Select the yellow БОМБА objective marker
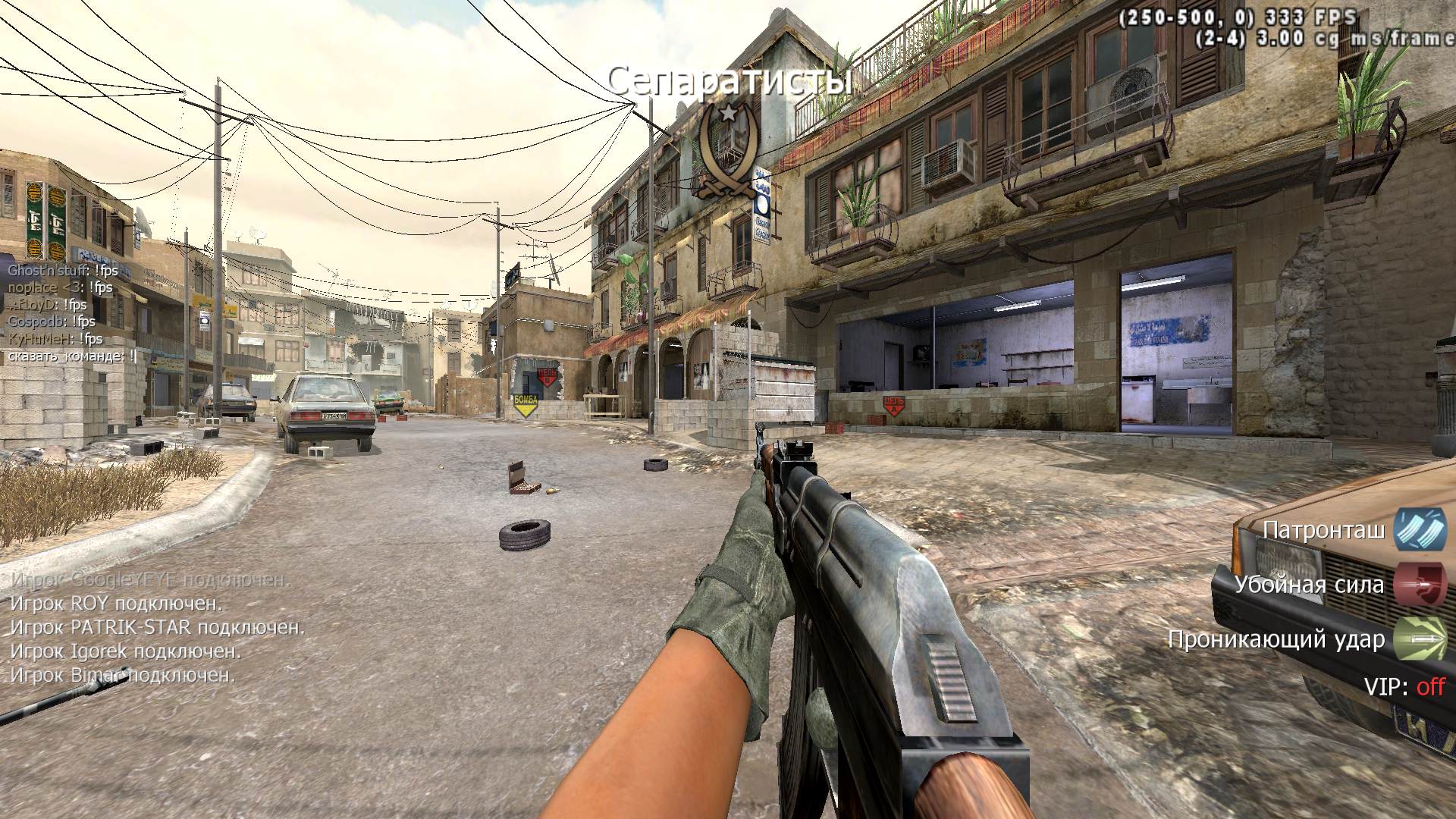Screen dimensions: 1456x819 [x=524, y=405]
